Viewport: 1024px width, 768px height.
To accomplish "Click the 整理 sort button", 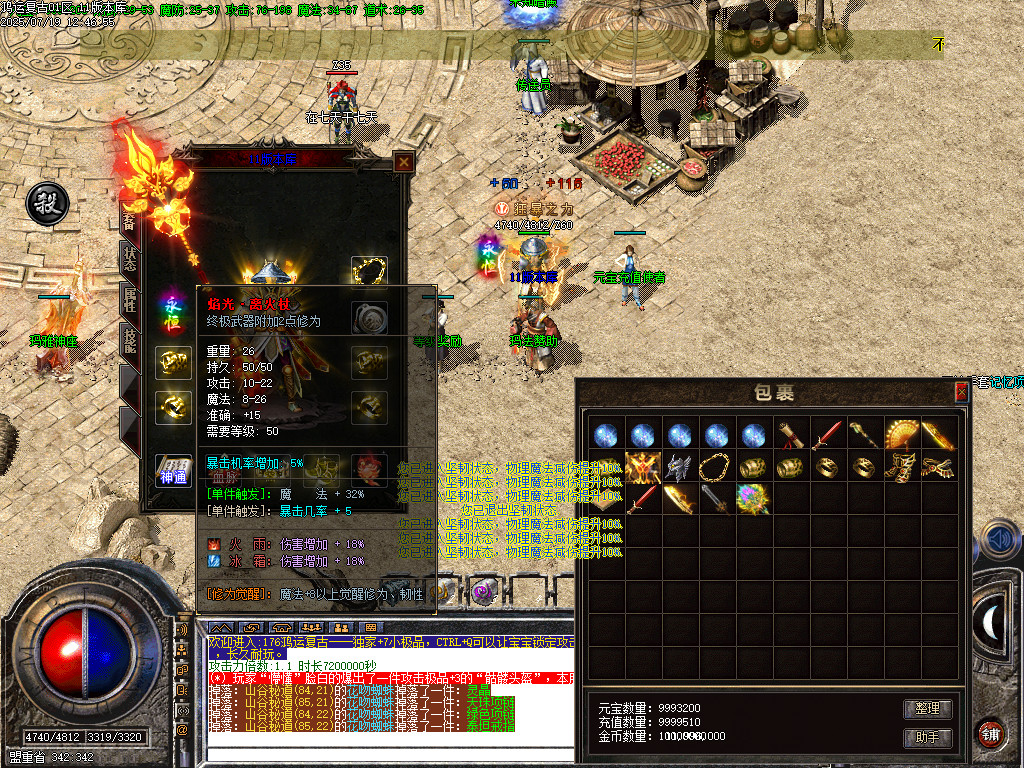I will pos(927,708).
